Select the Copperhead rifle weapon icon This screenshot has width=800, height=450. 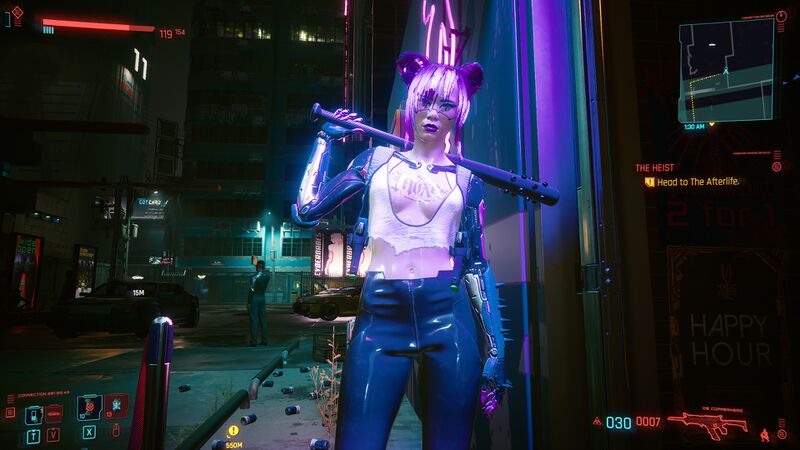pyautogui.click(x=707, y=423)
